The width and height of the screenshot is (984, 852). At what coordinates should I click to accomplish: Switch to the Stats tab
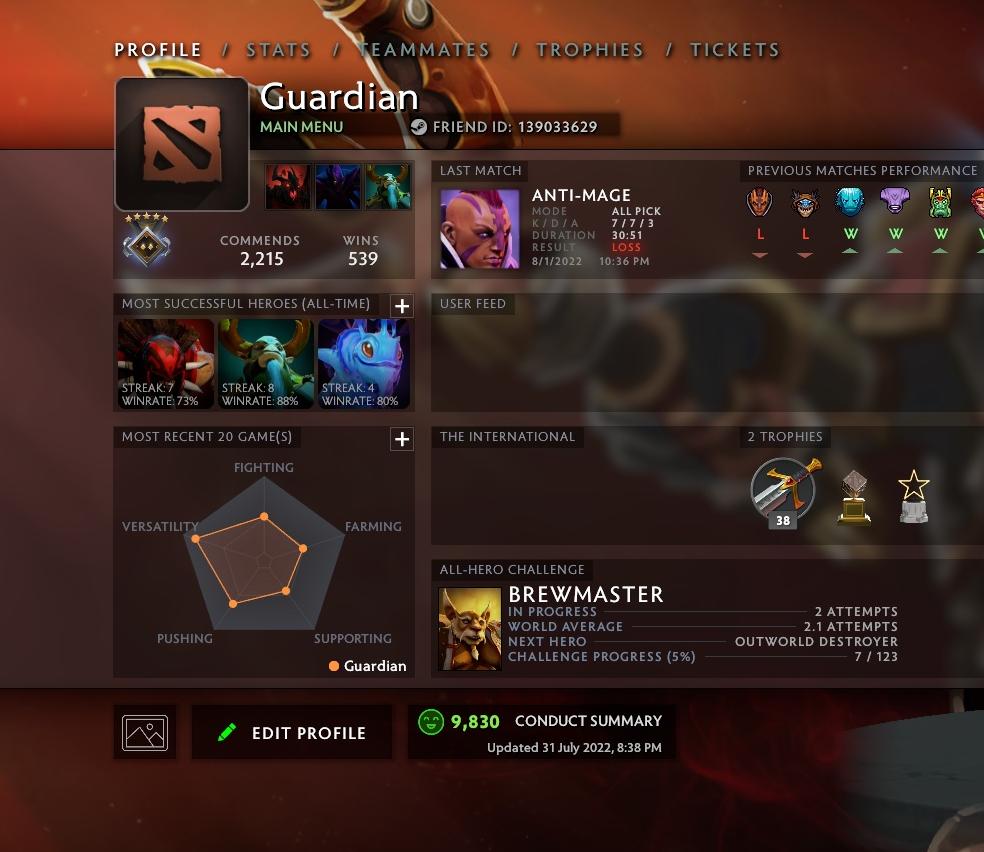278,50
